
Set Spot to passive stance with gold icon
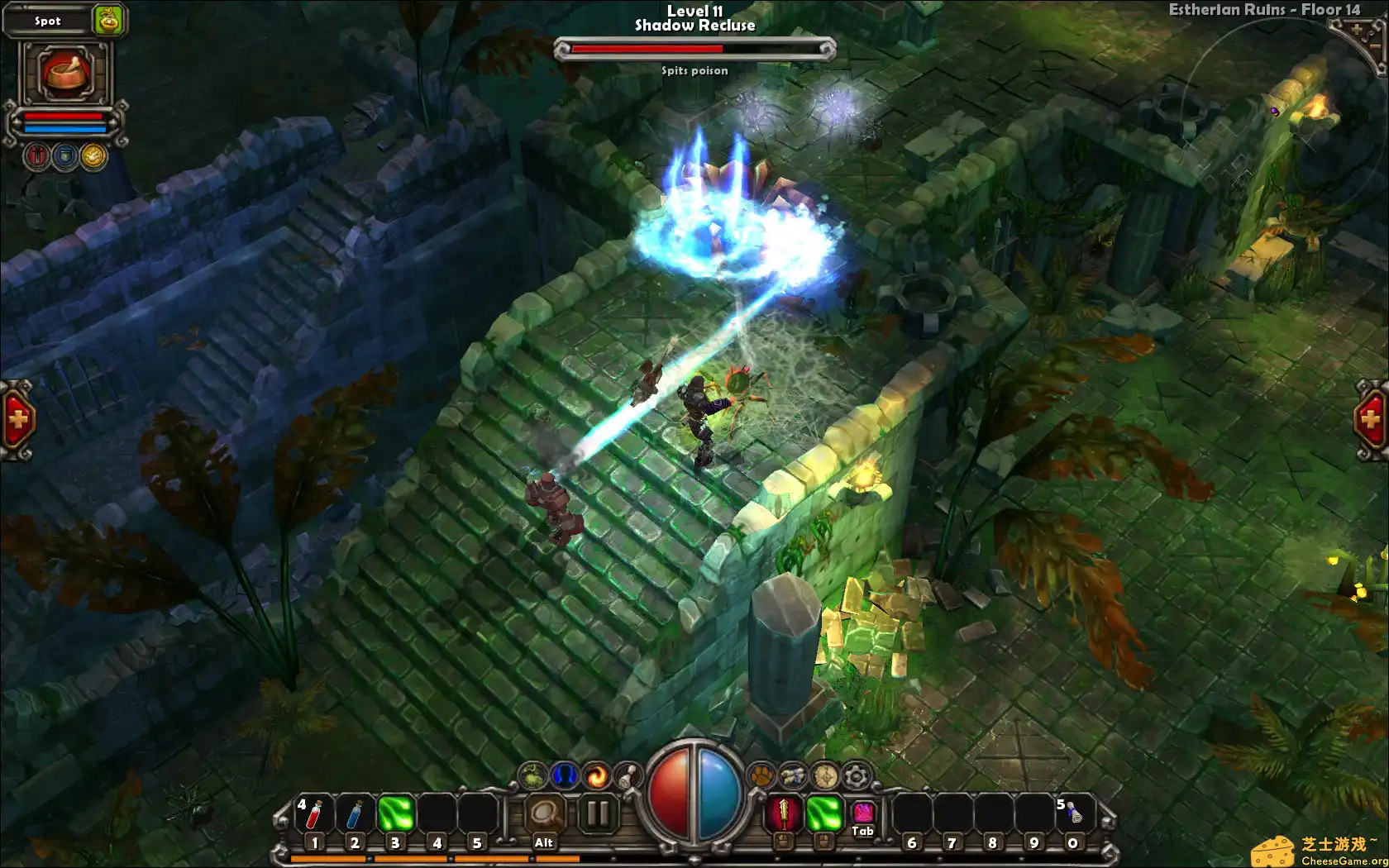pyautogui.click(x=93, y=155)
